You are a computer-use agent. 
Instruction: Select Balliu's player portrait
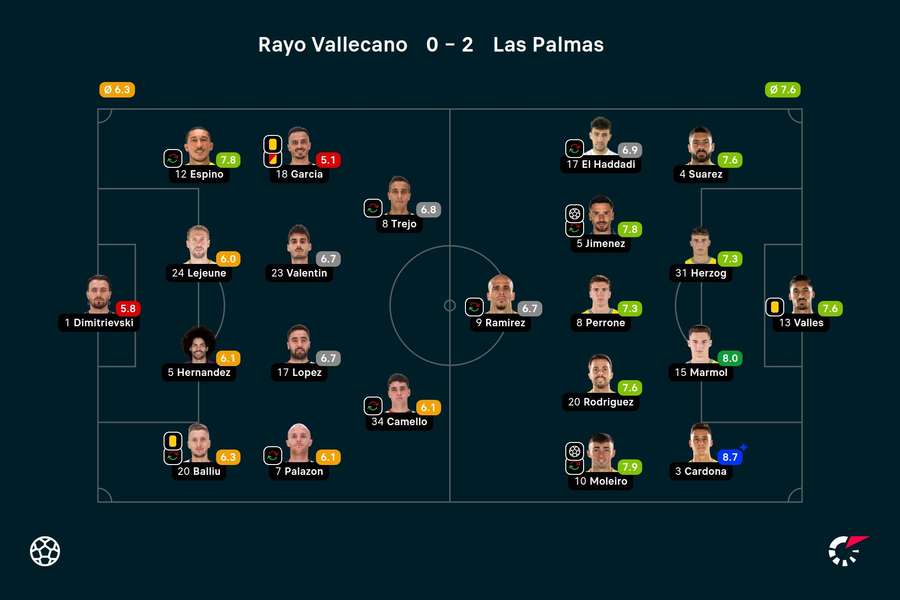coord(199,443)
